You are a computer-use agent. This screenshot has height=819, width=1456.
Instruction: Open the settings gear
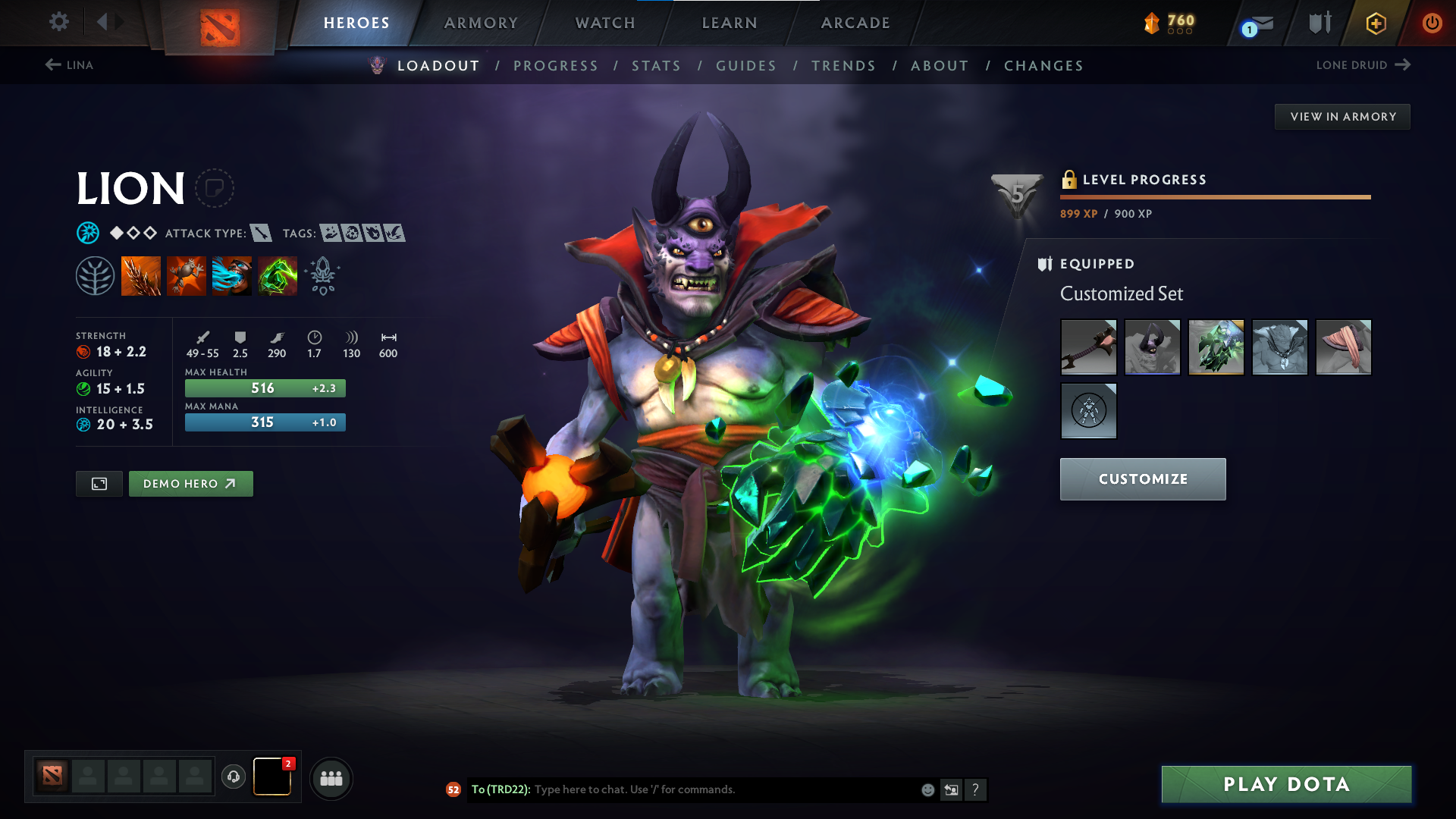point(58,22)
